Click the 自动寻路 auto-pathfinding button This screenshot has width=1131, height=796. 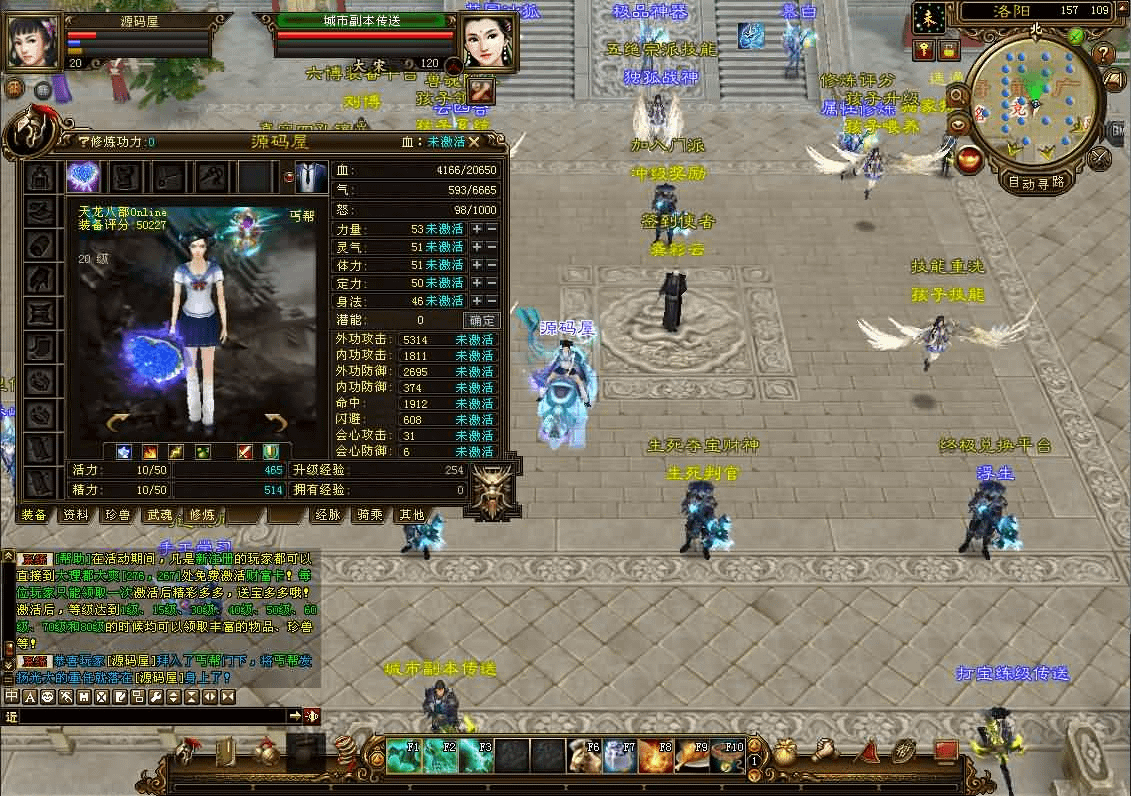click(1035, 183)
